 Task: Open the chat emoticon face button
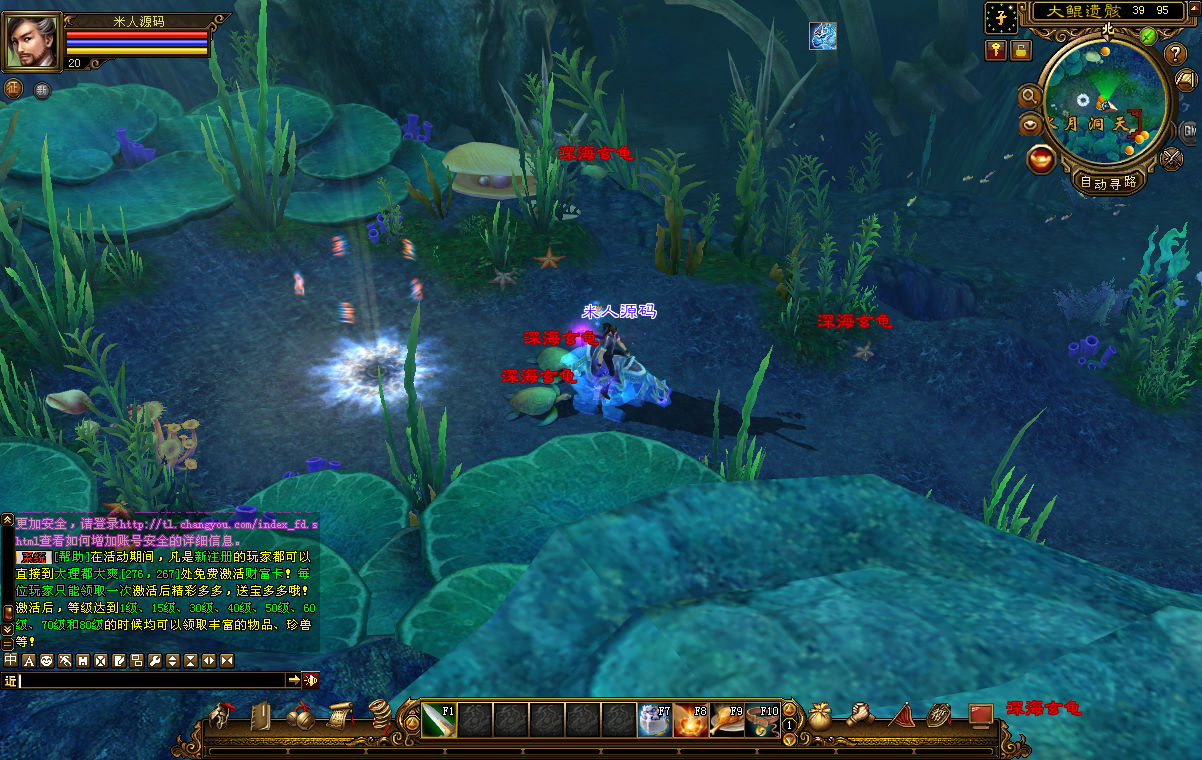click(x=46, y=661)
